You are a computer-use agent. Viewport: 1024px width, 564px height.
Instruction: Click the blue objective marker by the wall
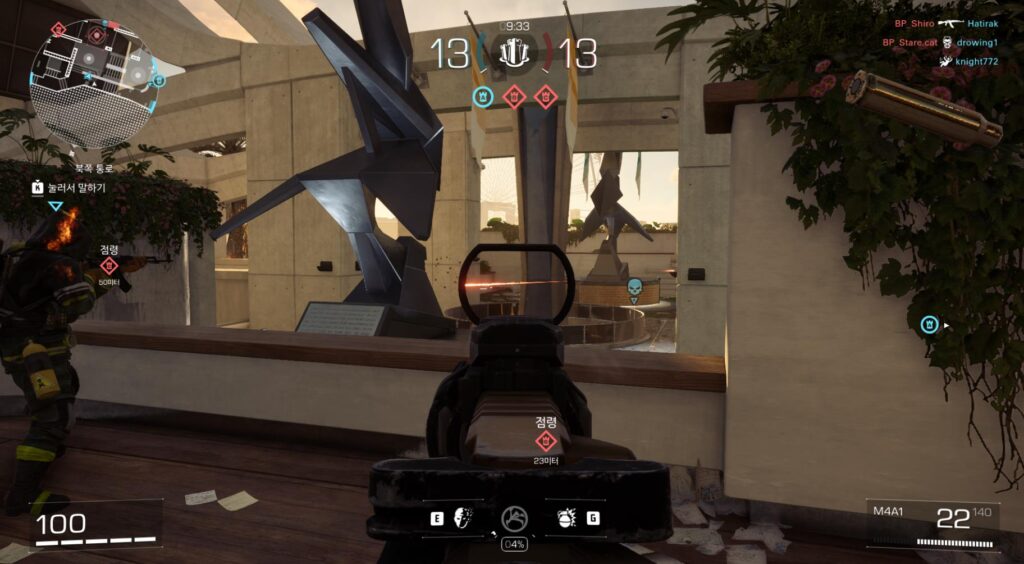pos(930,324)
